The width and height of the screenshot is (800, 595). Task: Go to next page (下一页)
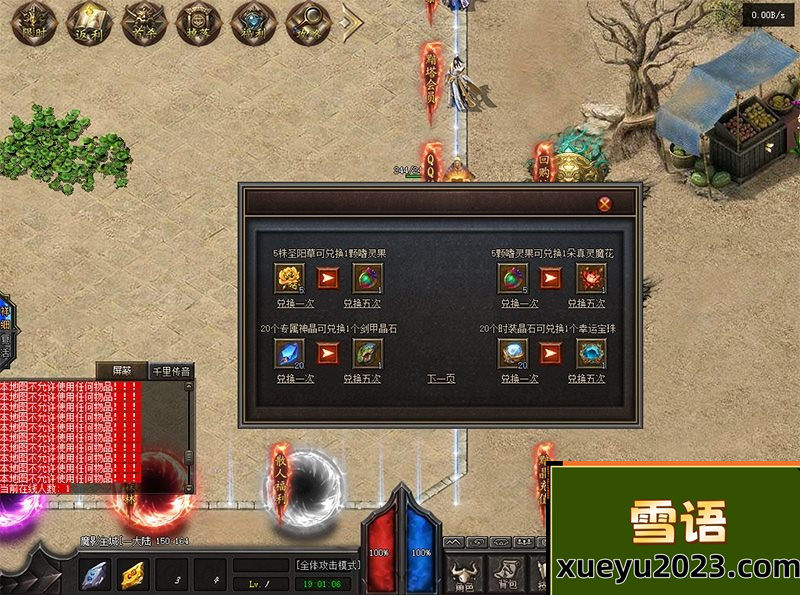[x=441, y=379]
